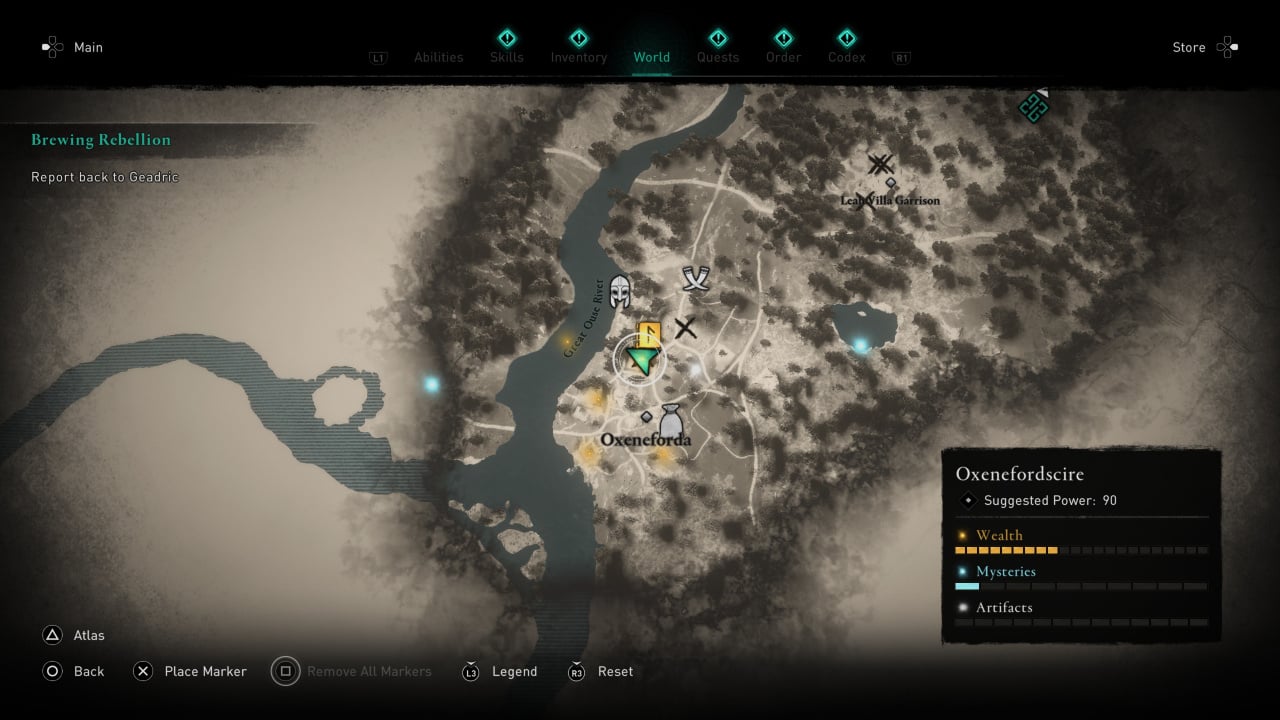The image size is (1280, 720).
Task: Reset the map view
Action: point(615,672)
